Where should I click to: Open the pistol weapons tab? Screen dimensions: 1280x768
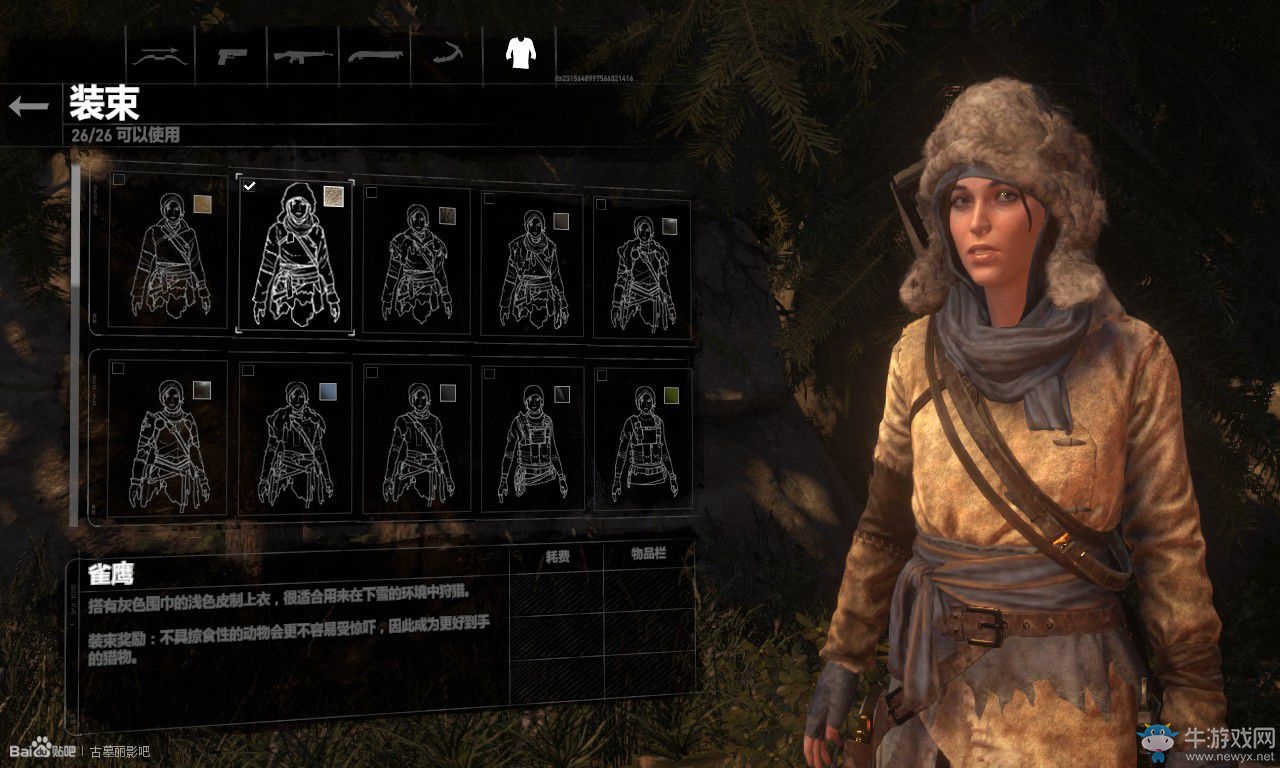click(x=232, y=55)
